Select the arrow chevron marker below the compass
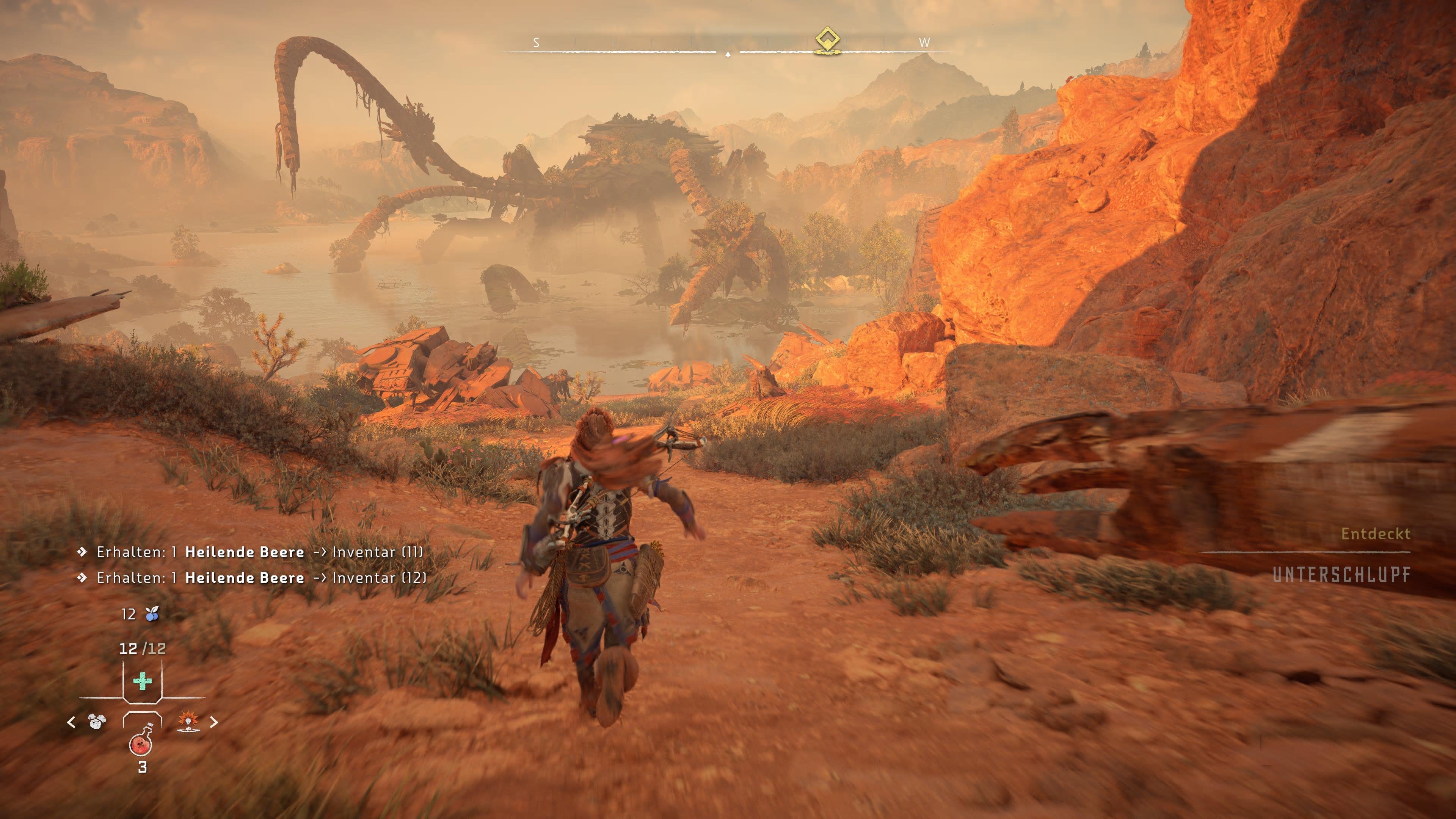 (x=728, y=55)
